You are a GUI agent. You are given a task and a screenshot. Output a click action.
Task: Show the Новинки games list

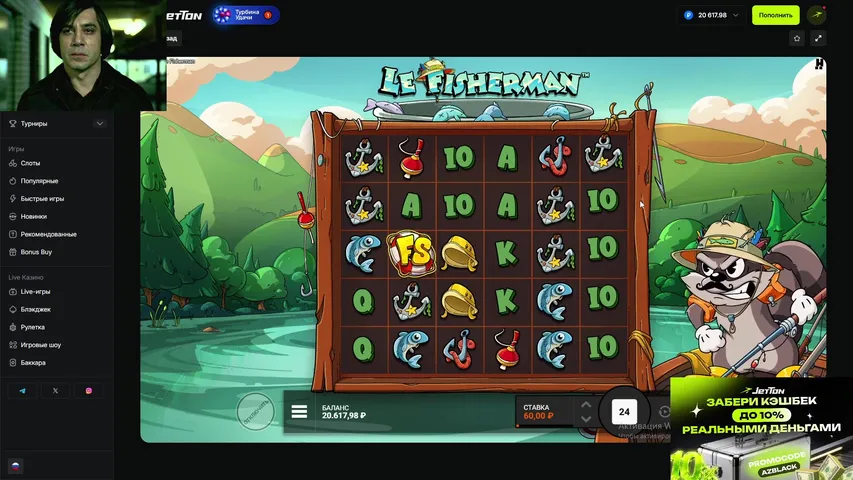(x=34, y=216)
